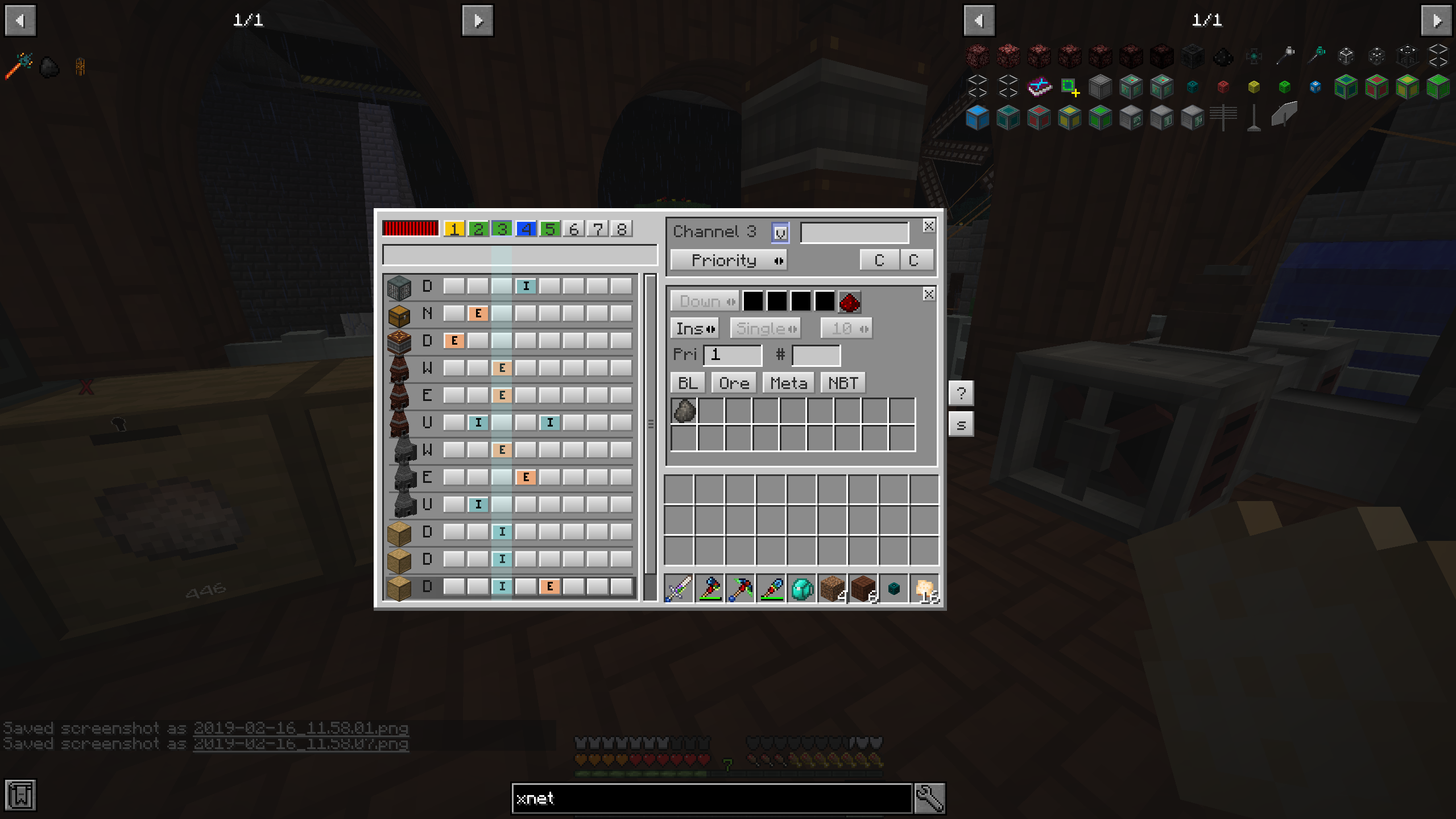The height and width of the screenshot is (819, 1456).
Task: Toggle the NBT matching button
Action: pos(843,382)
